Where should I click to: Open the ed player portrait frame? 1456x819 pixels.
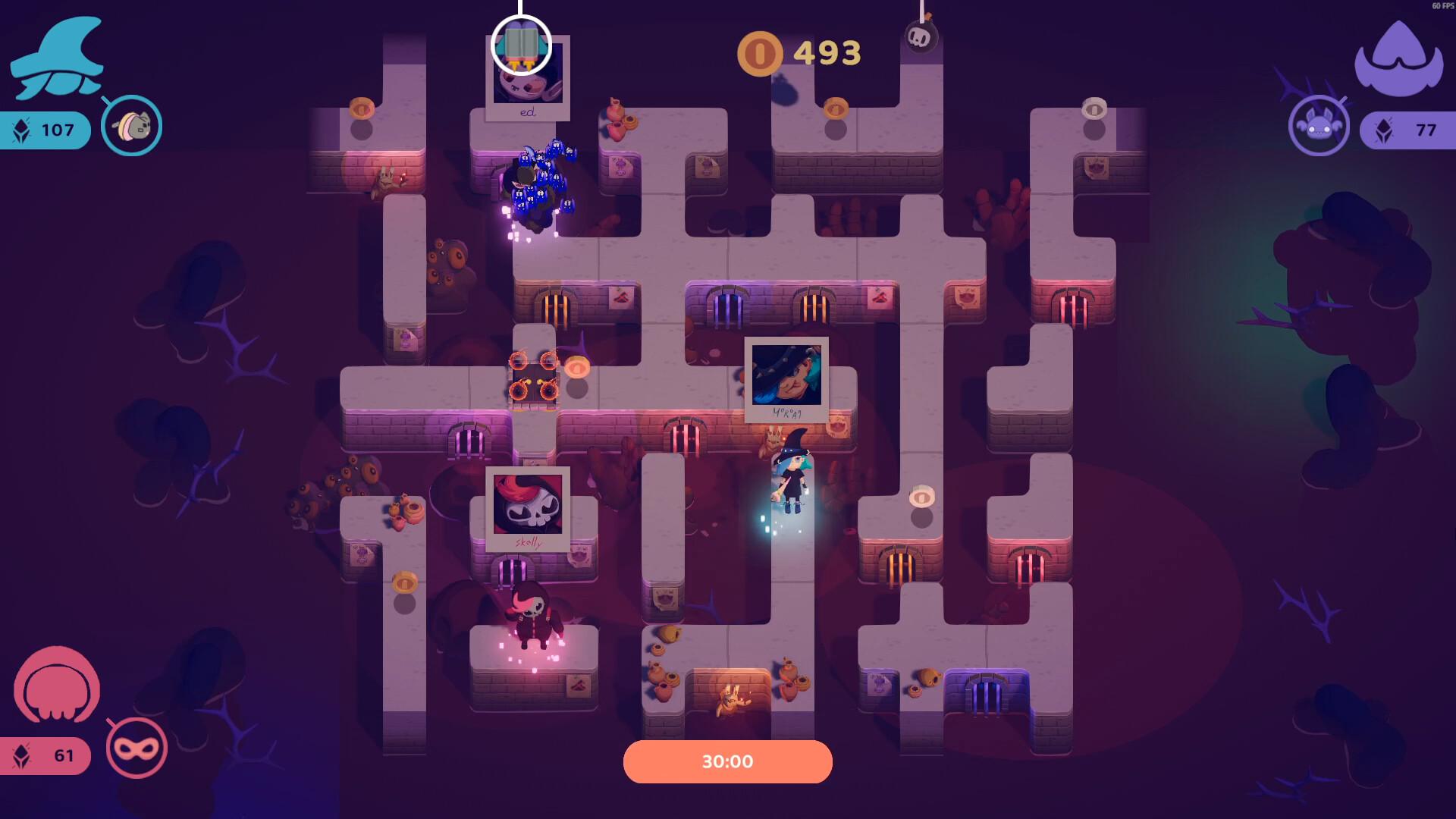pos(529,78)
